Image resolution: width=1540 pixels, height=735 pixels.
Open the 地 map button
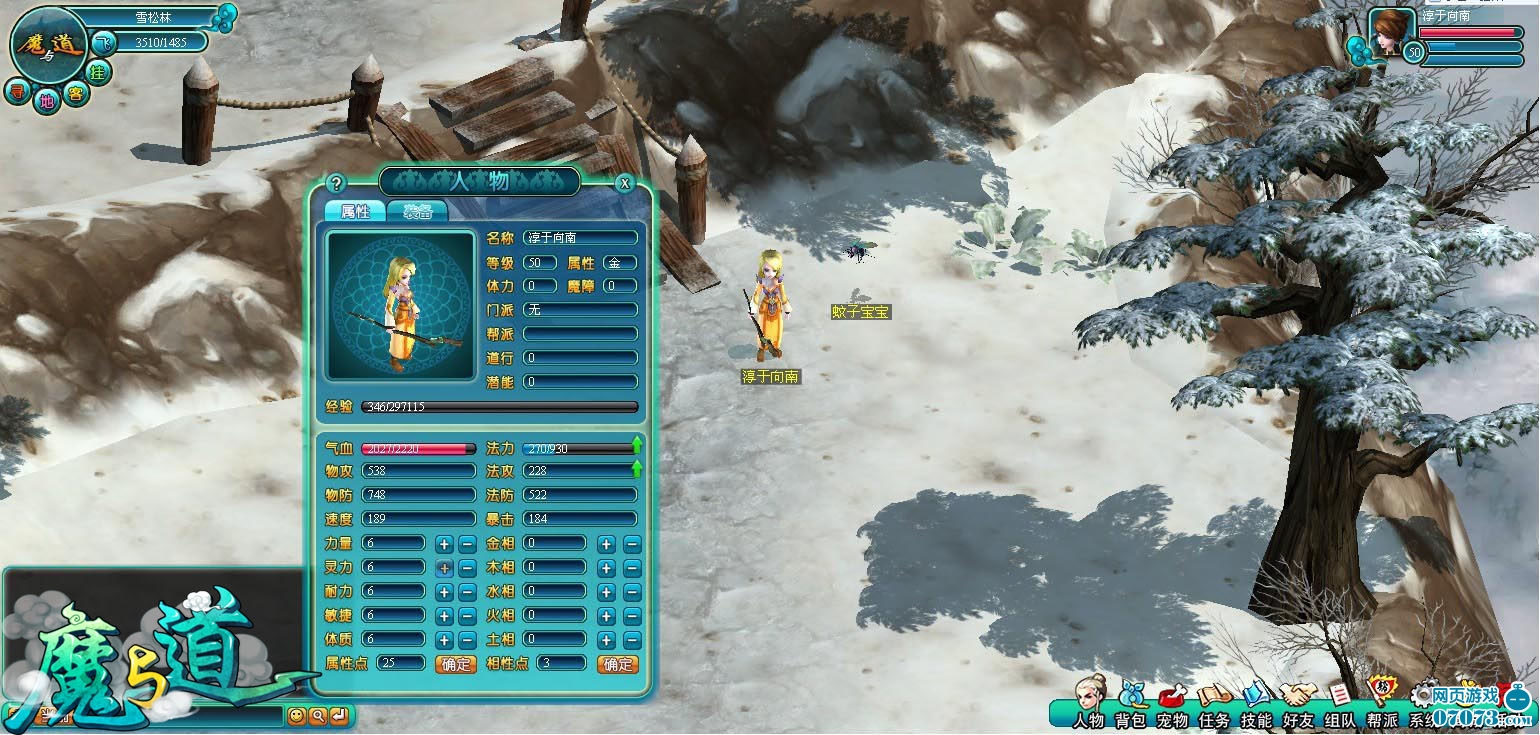pyautogui.click(x=46, y=99)
